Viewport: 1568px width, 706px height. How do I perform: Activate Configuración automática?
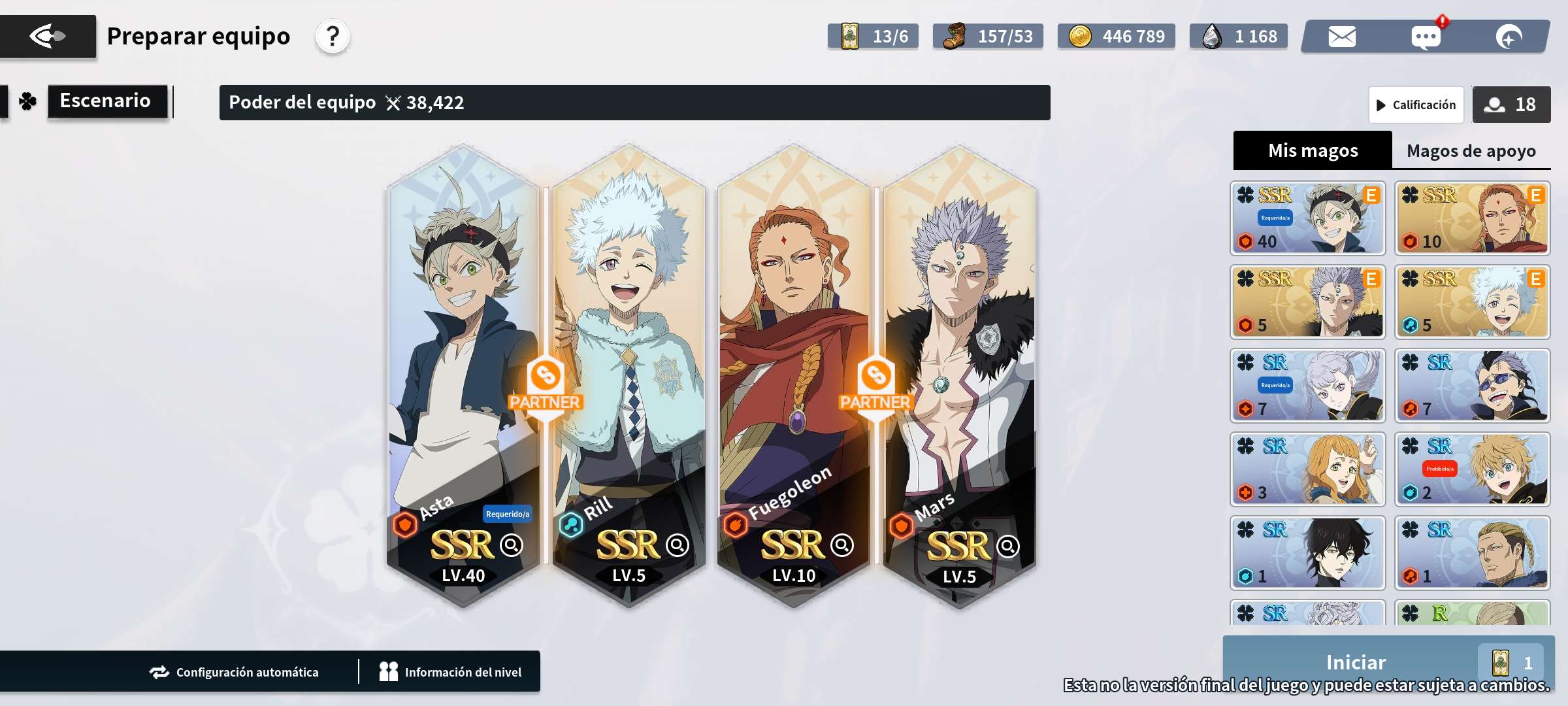pos(234,672)
